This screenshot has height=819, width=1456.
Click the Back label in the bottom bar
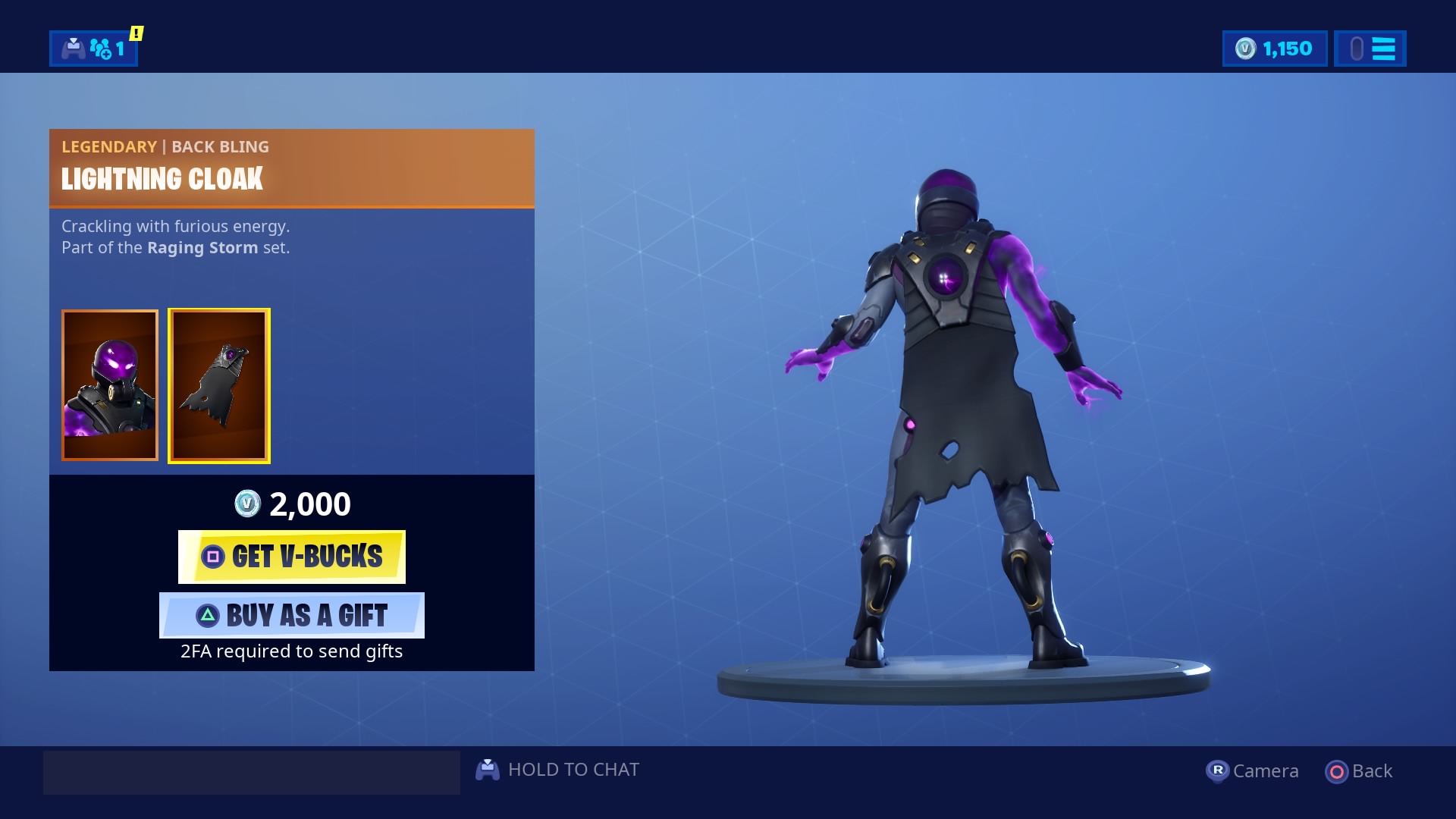(1372, 770)
